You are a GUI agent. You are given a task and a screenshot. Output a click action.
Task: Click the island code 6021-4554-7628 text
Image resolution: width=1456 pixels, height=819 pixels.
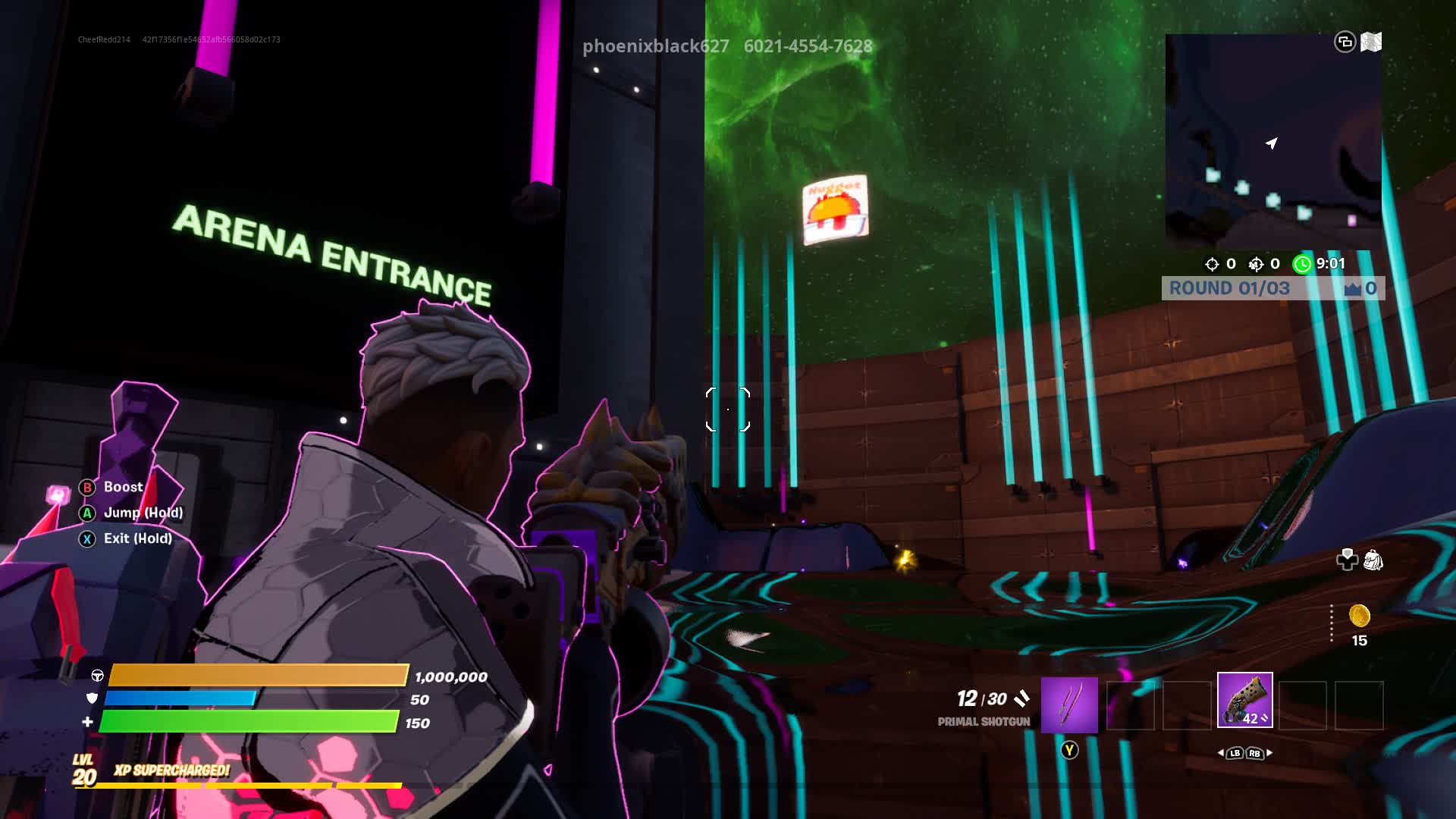tap(808, 46)
